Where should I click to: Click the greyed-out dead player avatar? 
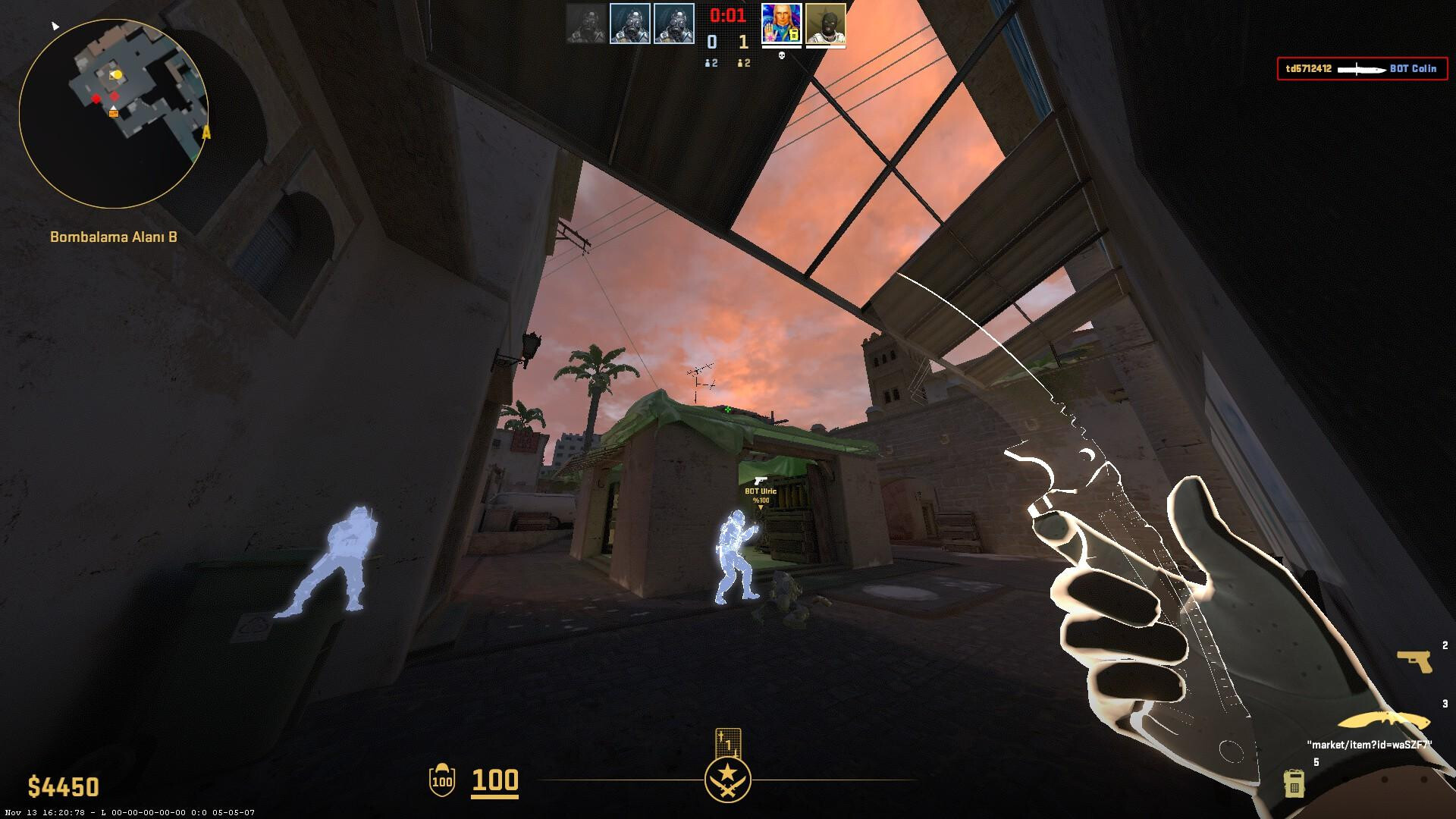[586, 24]
